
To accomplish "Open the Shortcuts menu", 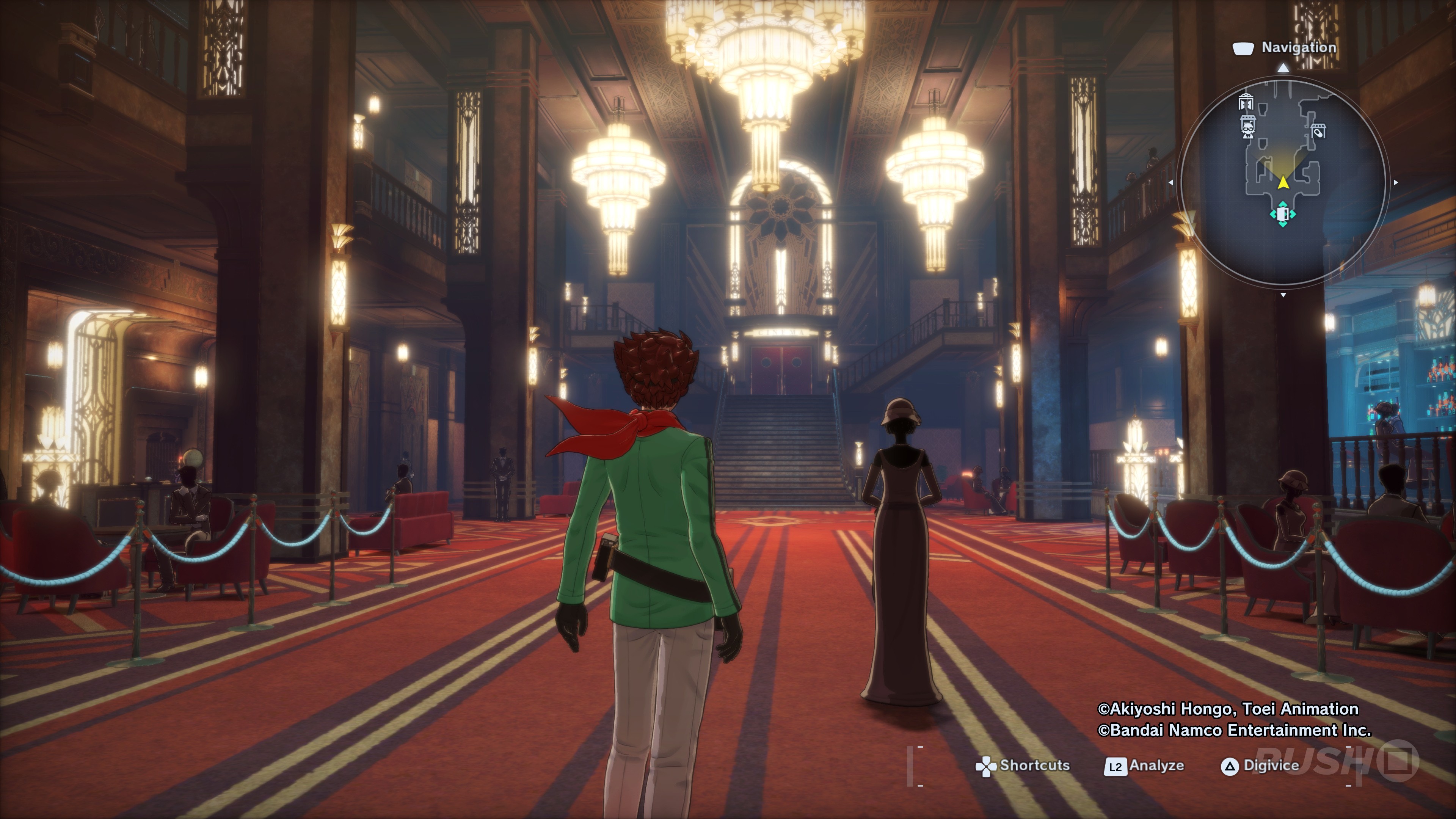I will tap(1023, 766).
